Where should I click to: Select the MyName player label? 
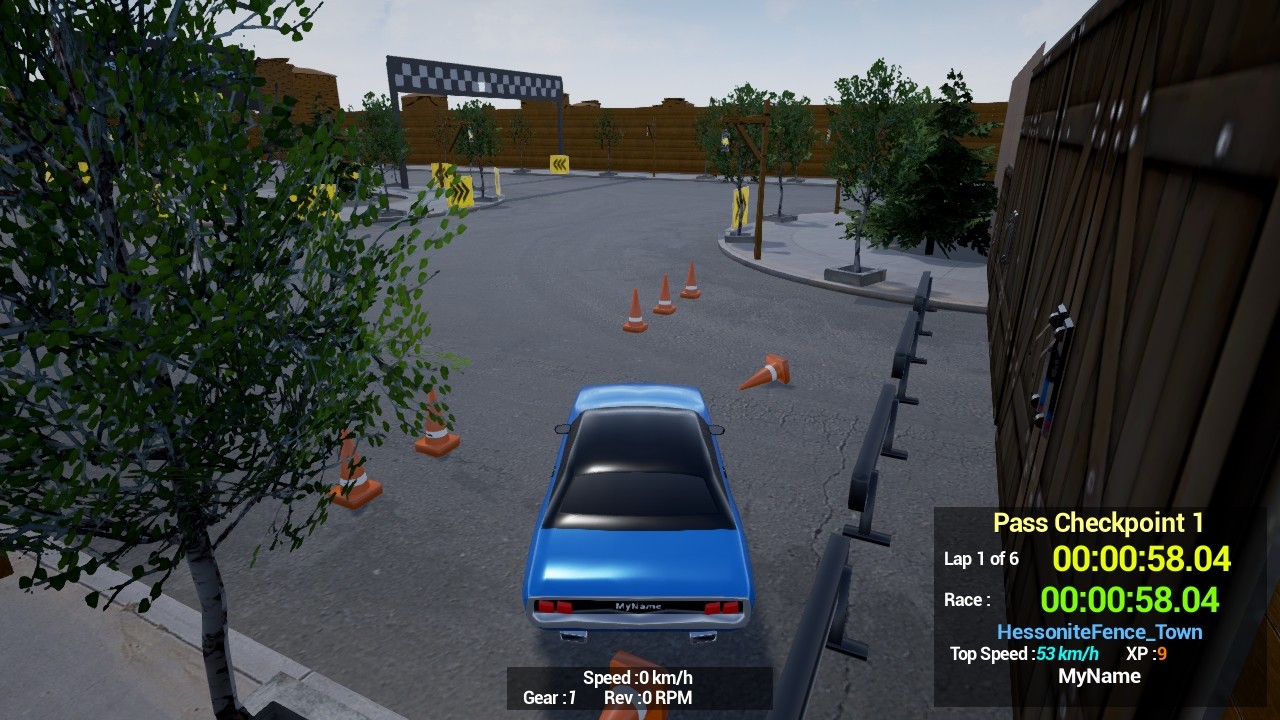tap(1102, 676)
